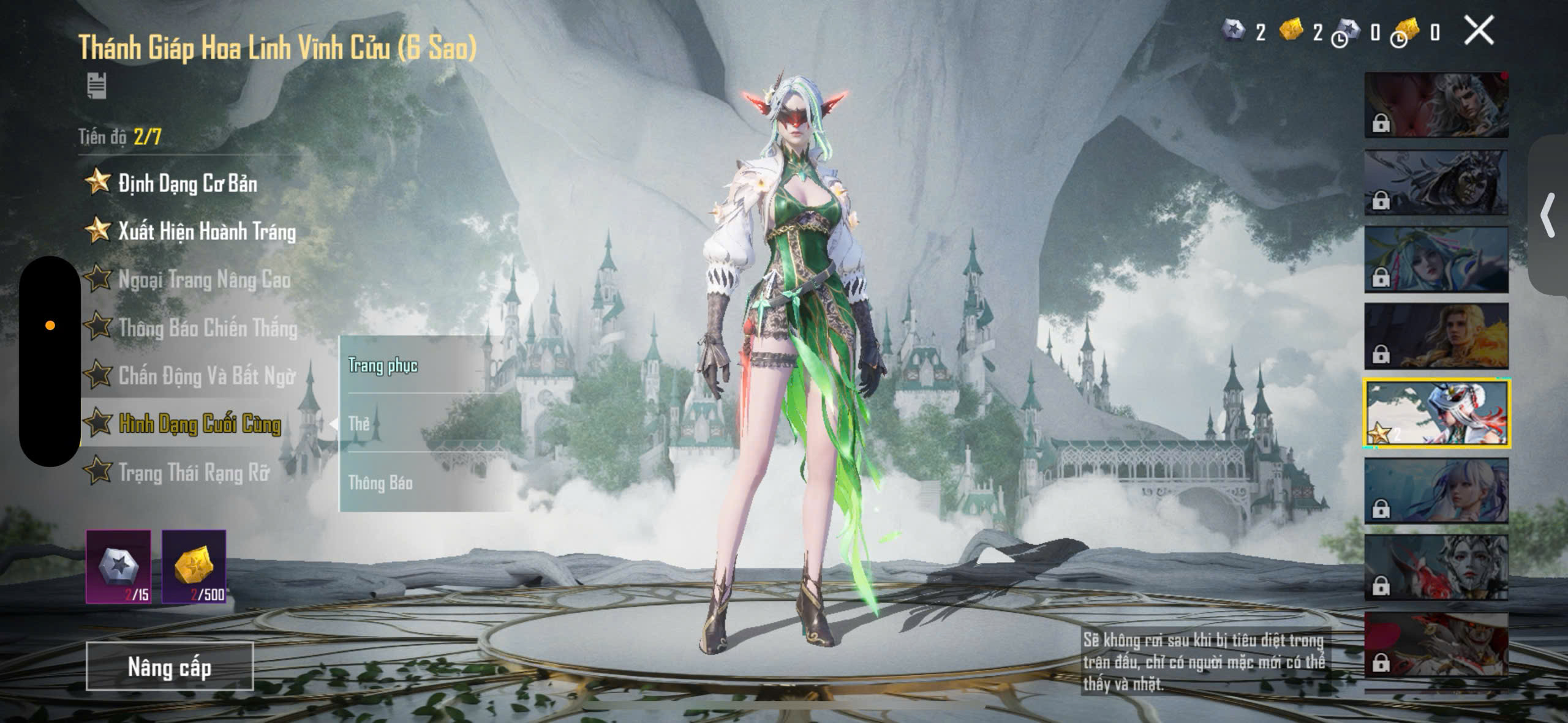Select the highlighted white-haired outfit thumbnail

(x=1436, y=413)
